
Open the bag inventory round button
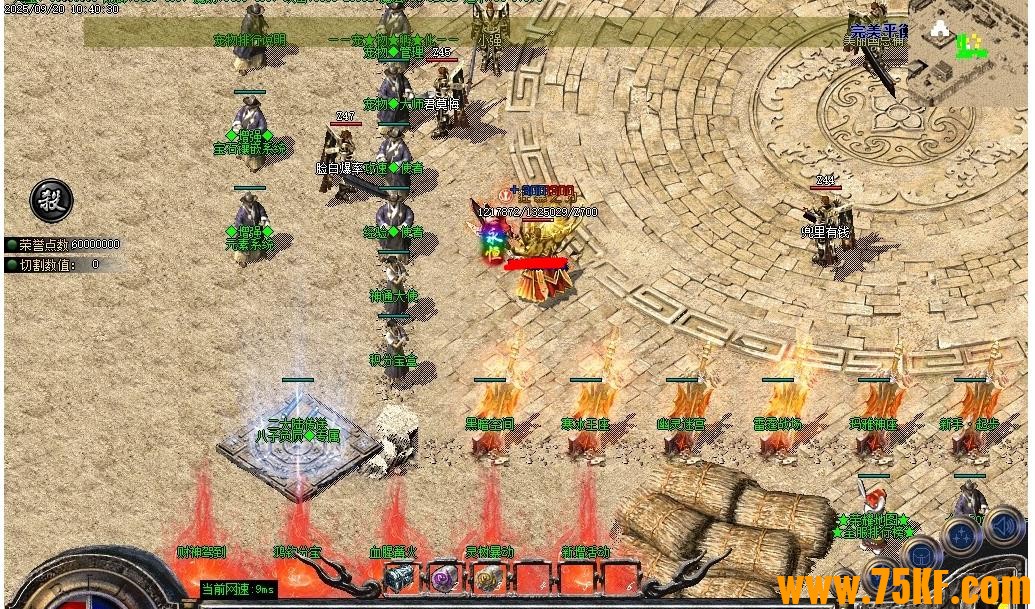pos(924,555)
